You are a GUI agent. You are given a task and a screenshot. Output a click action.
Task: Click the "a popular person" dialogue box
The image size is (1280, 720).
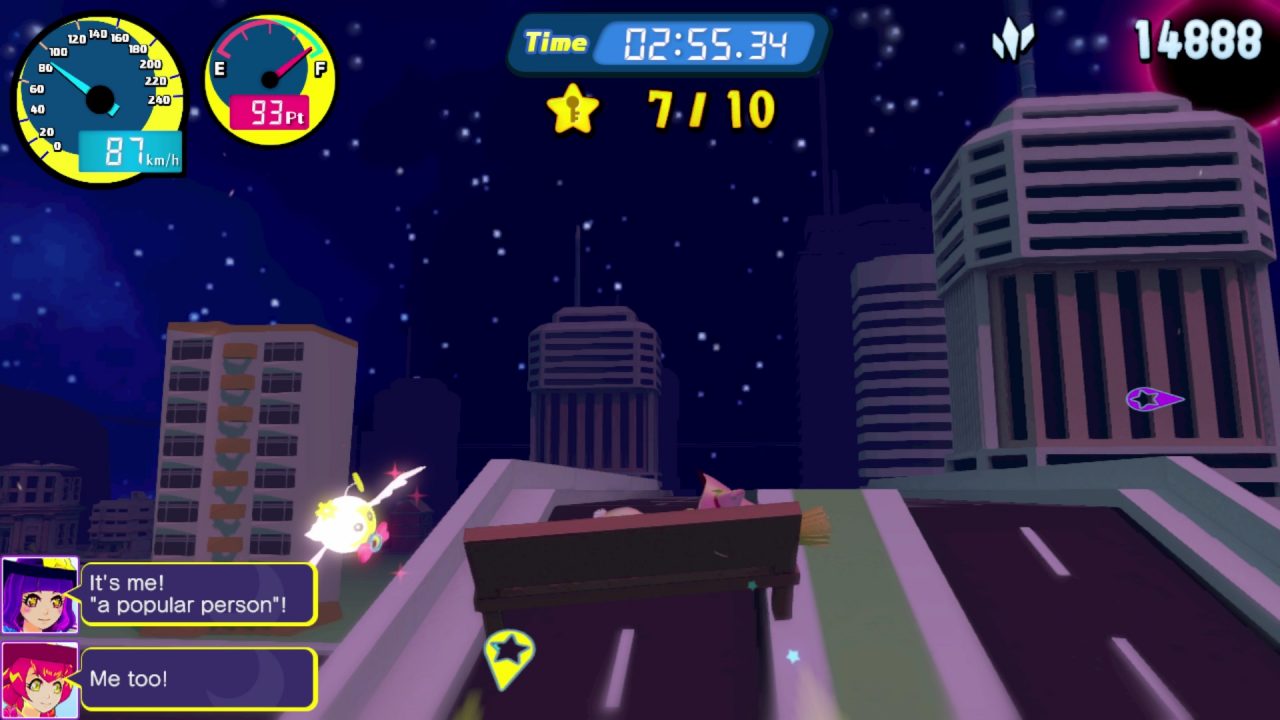(198, 594)
